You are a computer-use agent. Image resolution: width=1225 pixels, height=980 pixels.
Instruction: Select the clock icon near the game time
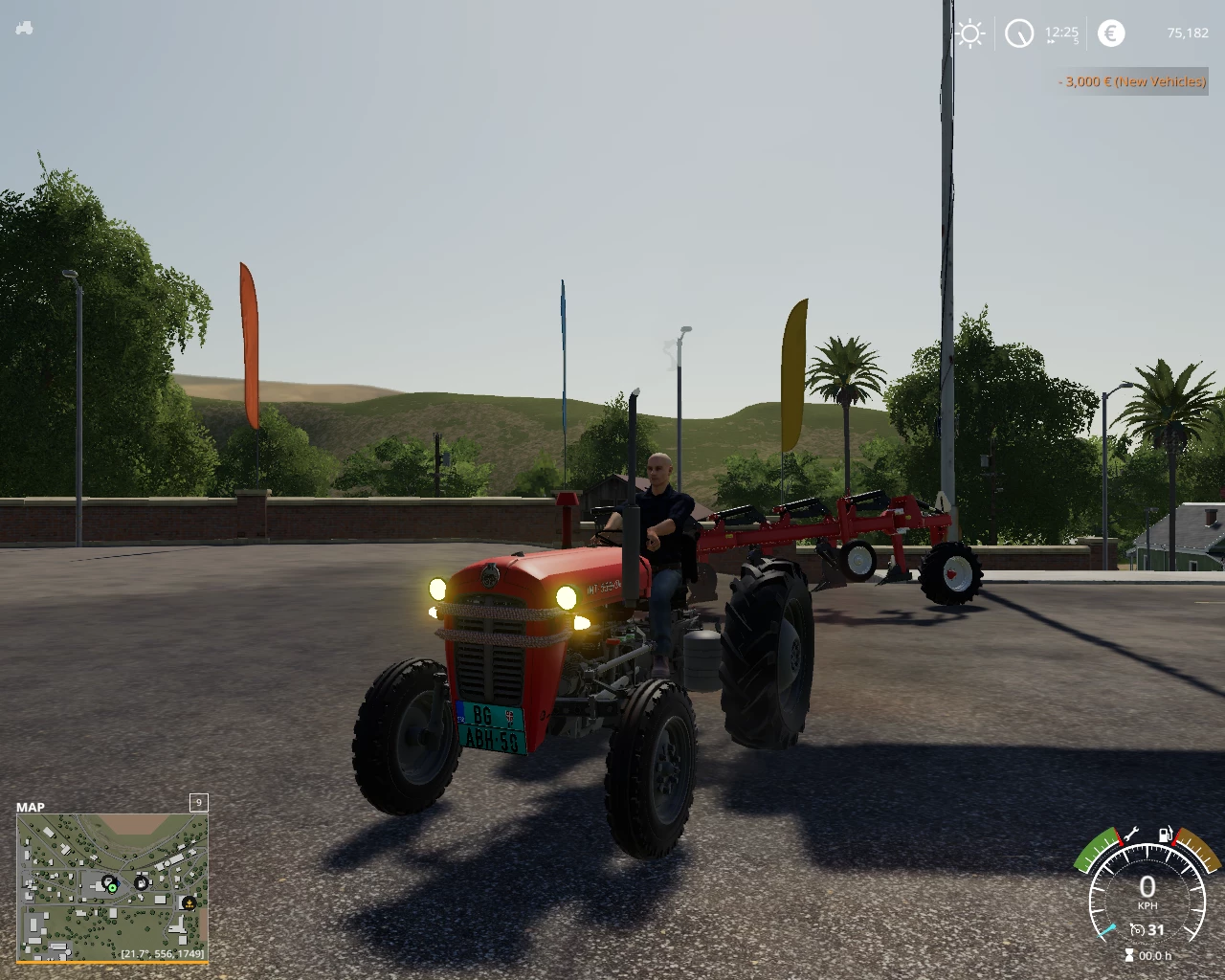click(1019, 33)
